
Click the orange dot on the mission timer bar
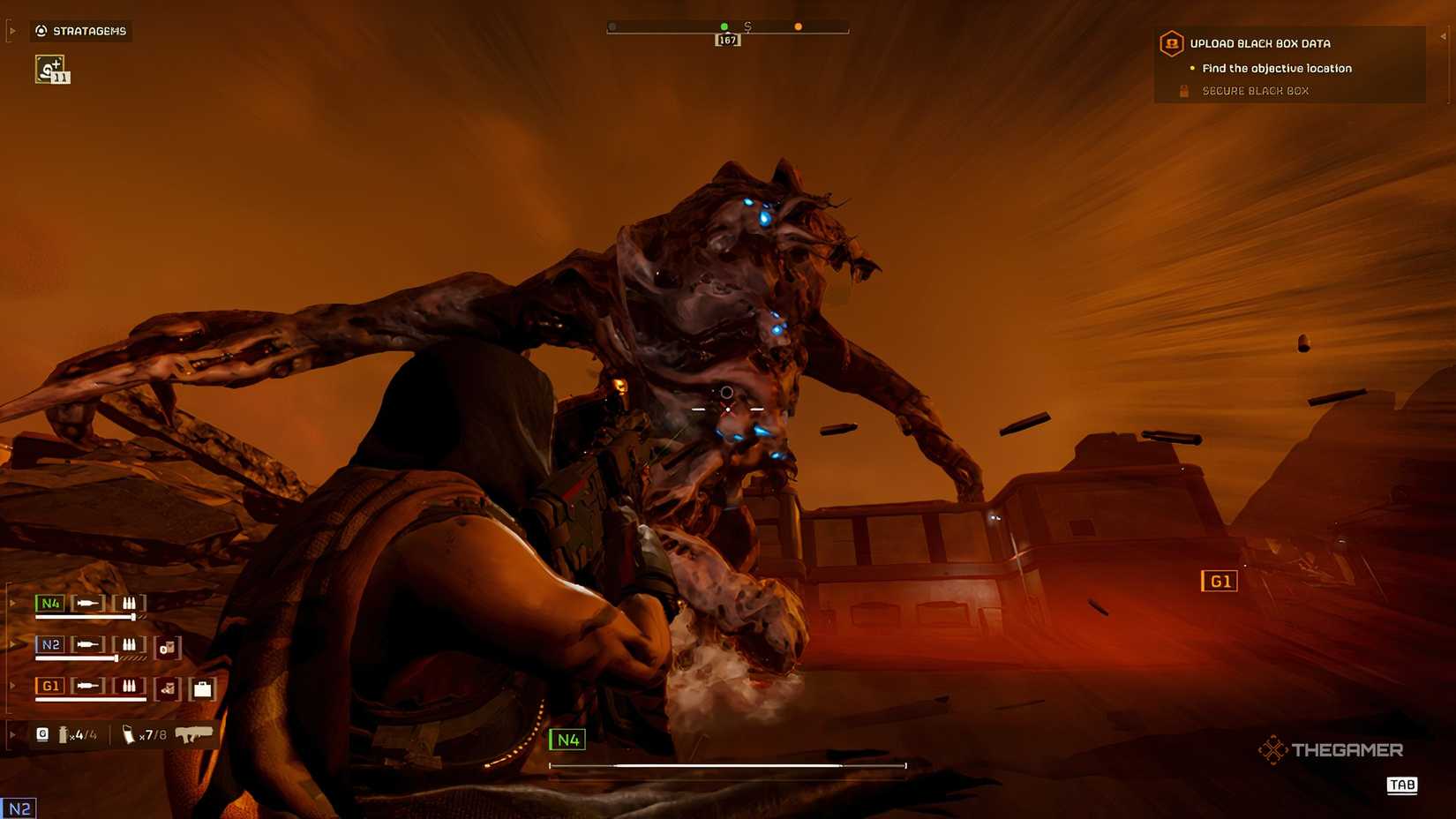[x=798, y=26]
